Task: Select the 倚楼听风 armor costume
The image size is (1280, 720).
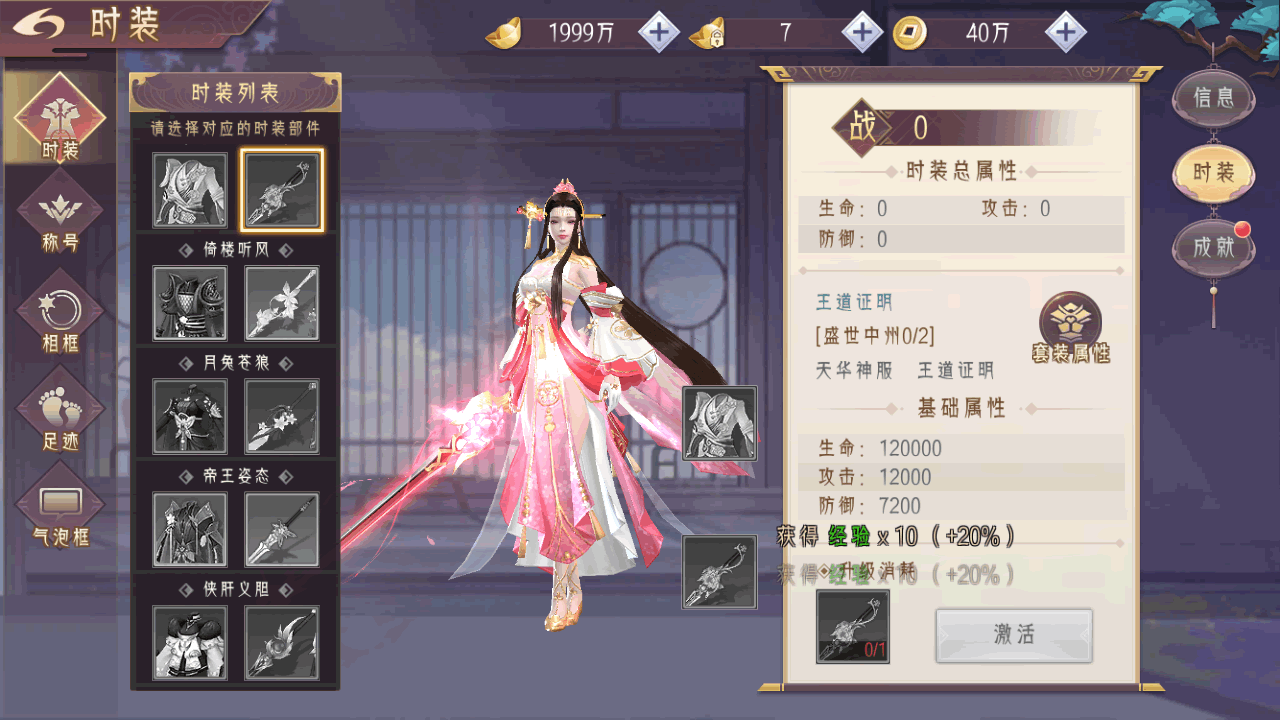Action: click(190, 302)
